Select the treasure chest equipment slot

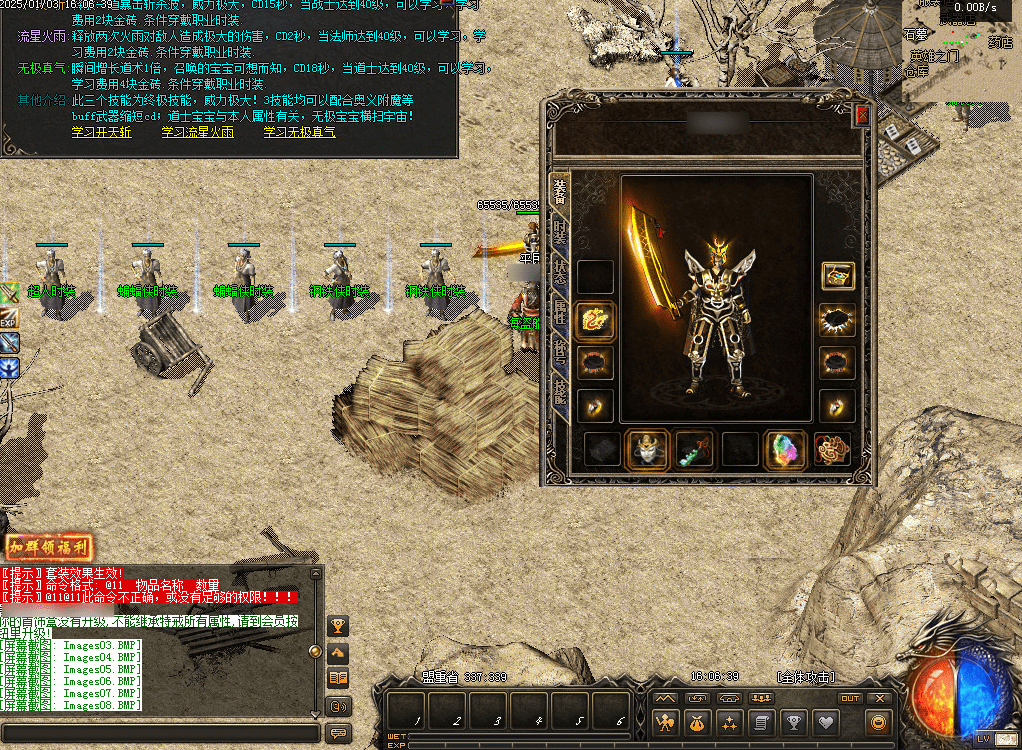tap(837, 277)
